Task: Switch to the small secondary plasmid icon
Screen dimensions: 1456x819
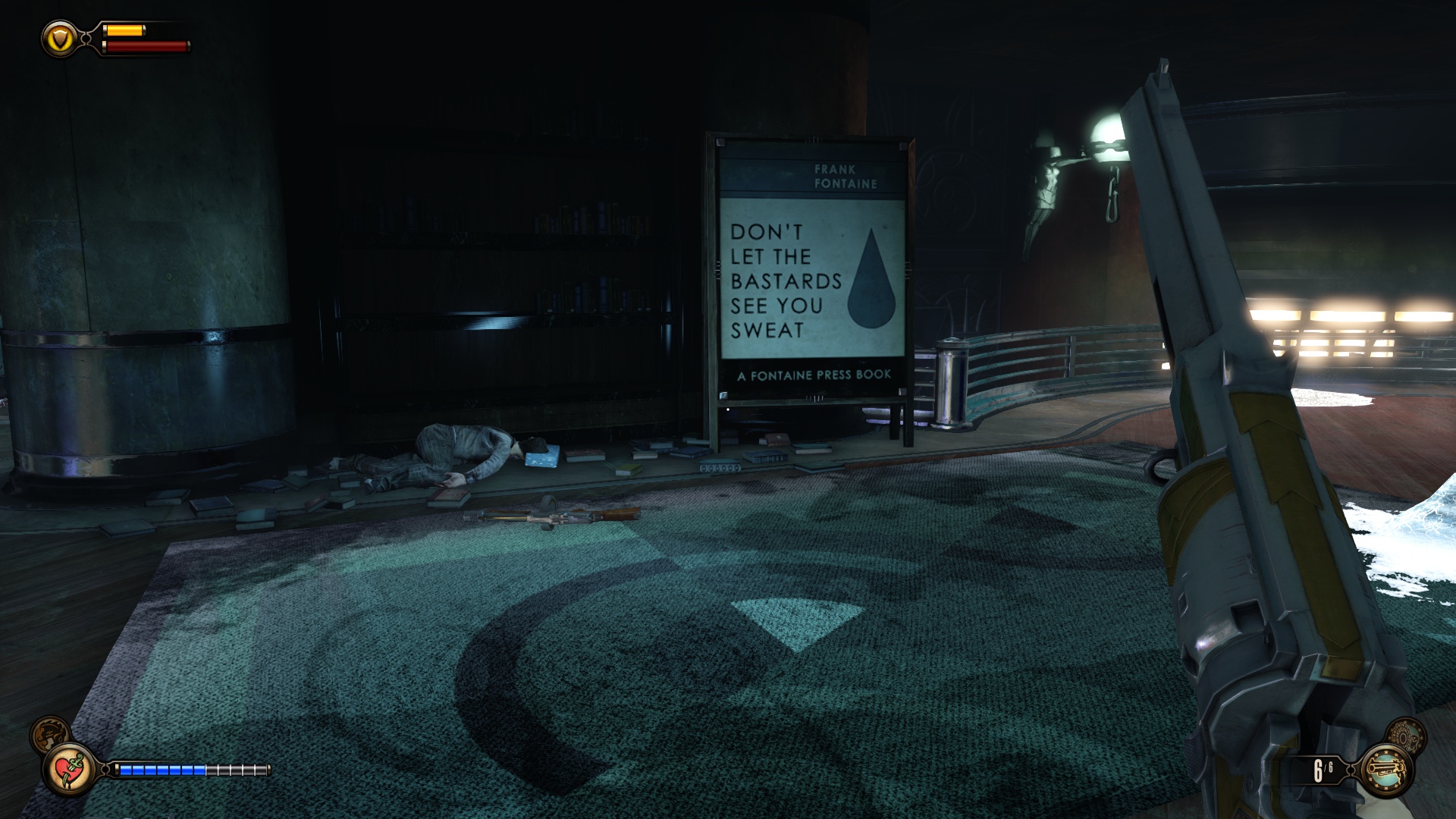Action: coord(49,733)
